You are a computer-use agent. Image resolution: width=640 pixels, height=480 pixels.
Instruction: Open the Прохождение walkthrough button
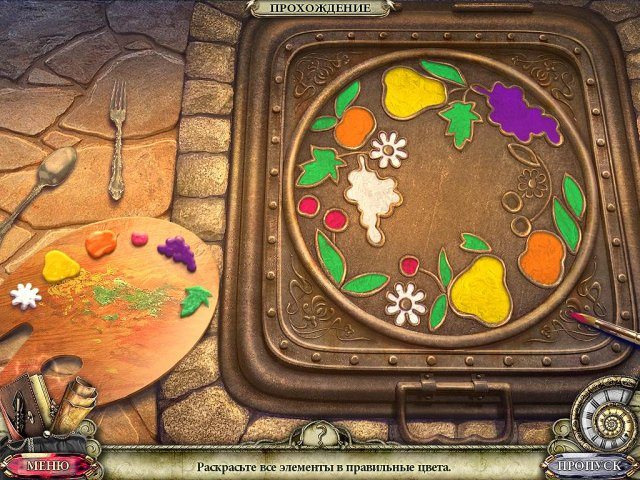tap(321, 8)
